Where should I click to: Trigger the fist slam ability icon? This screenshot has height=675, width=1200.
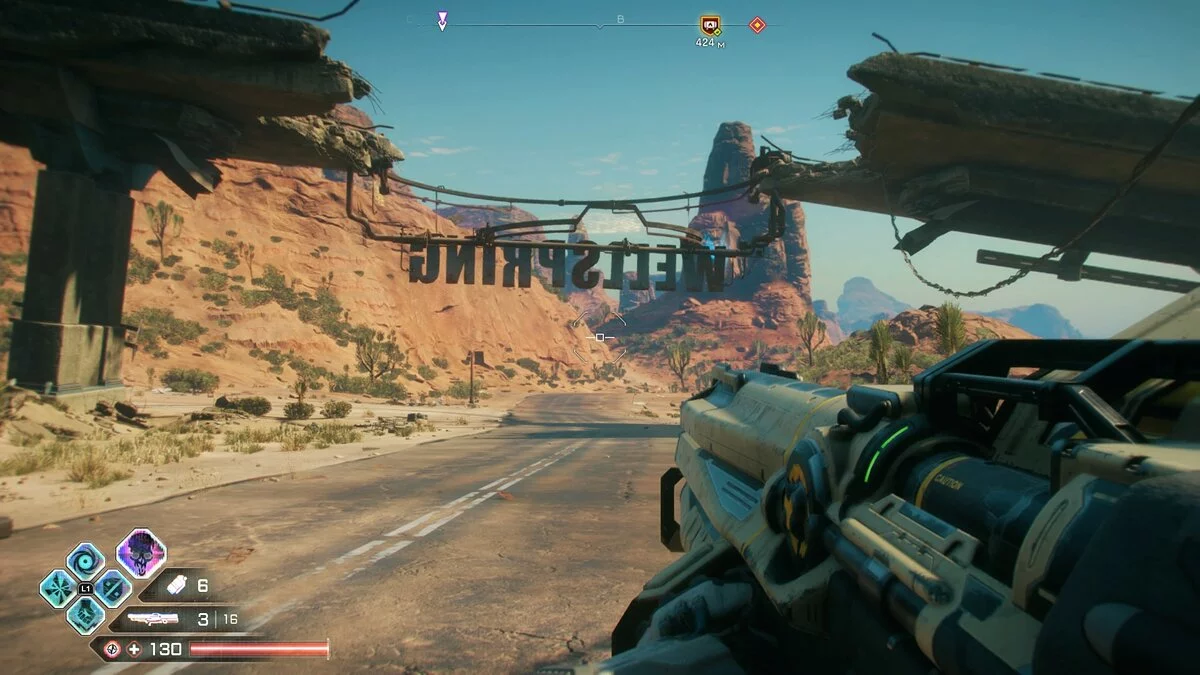pos(85,615)
